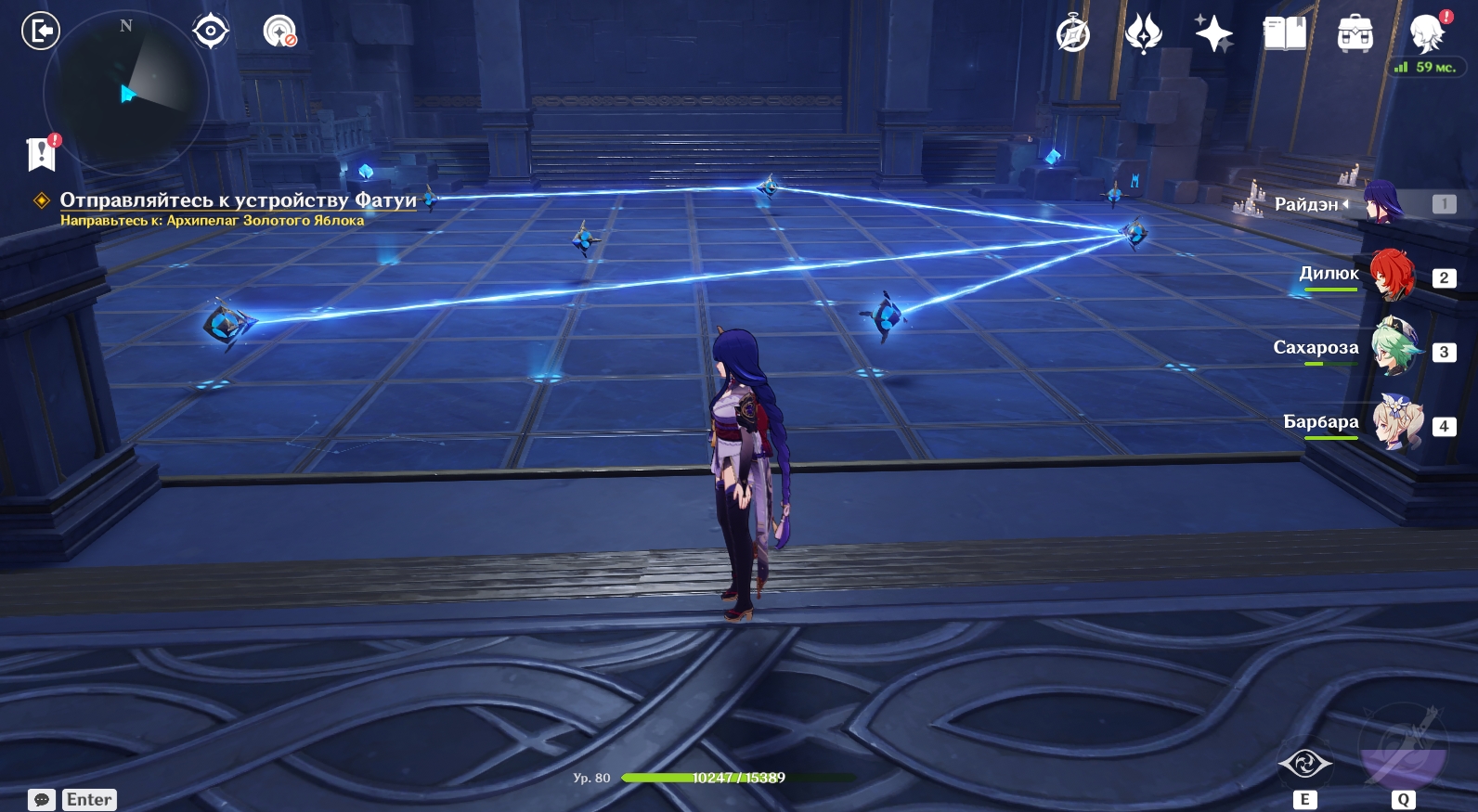This screenshot has width=1478, height=812.
Task: Open the backpack inventory icon
Action: tap(1355, 34)
